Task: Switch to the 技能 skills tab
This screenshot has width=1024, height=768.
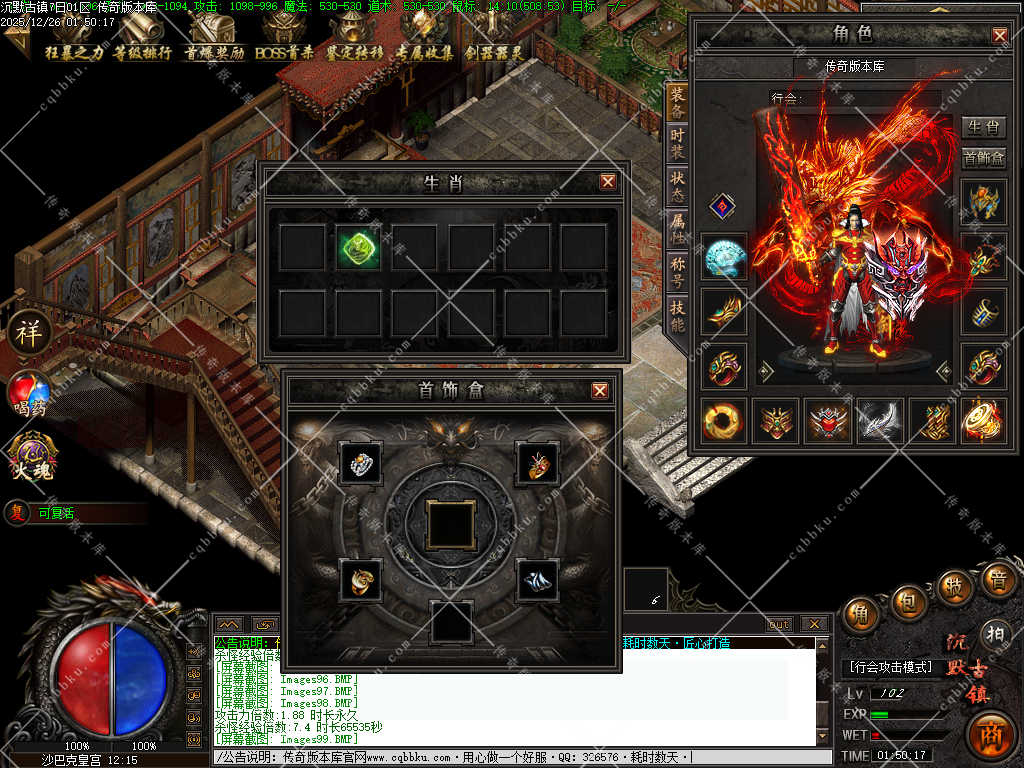Action: [677, 316]
